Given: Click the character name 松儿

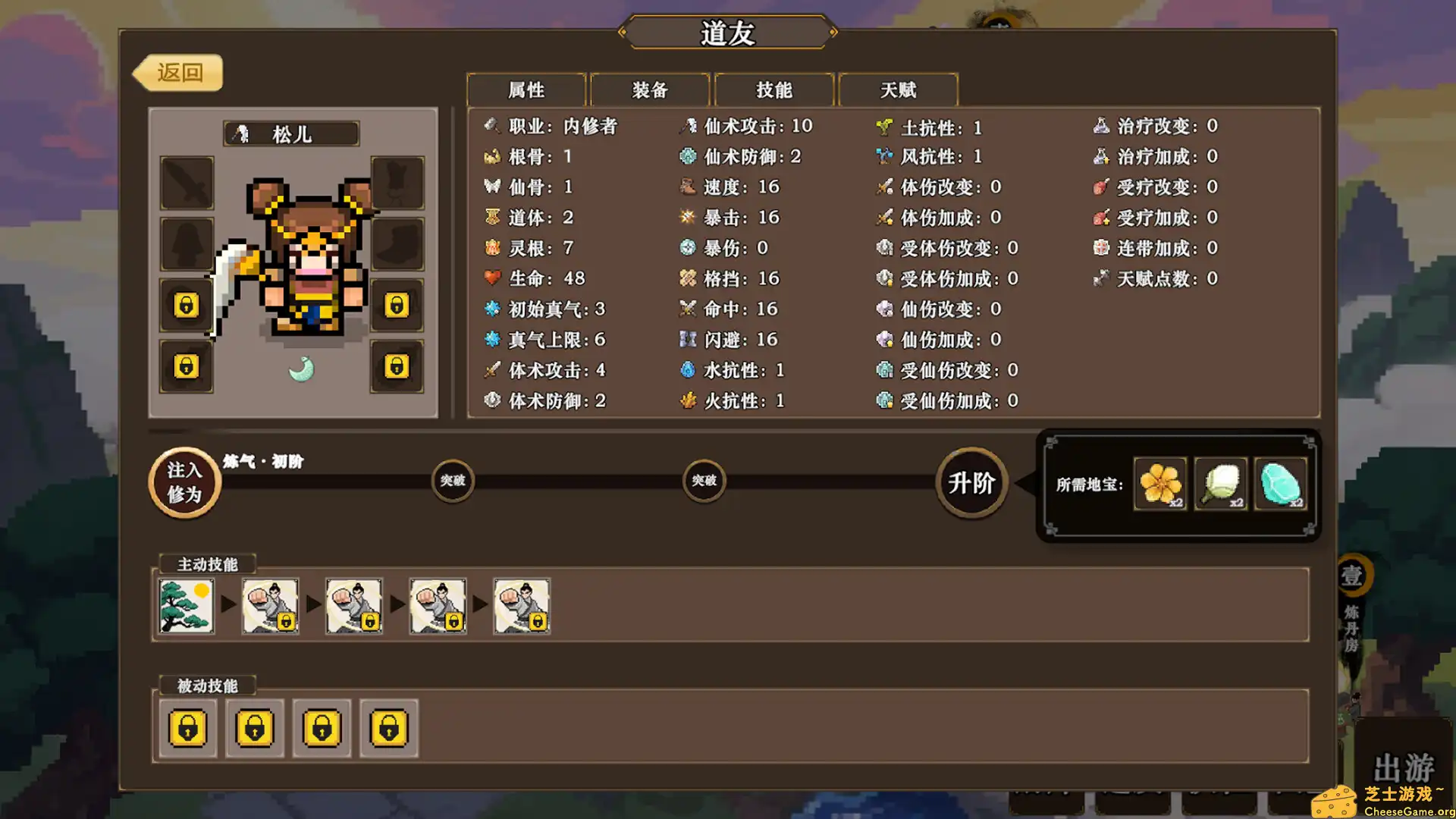Looking at the screenshot, I should coord(290,133).
